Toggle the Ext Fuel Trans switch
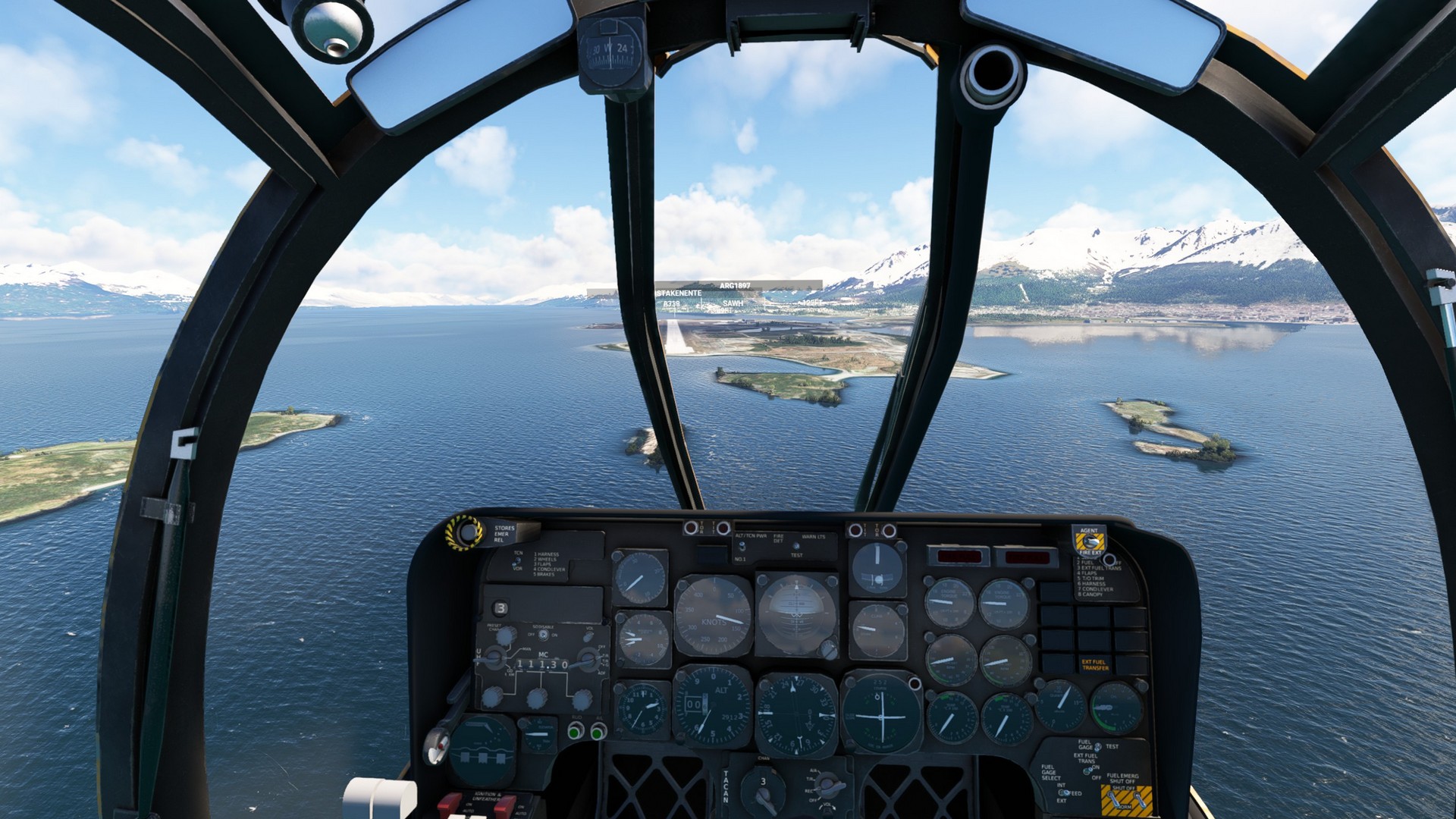 pos(1089,769)
